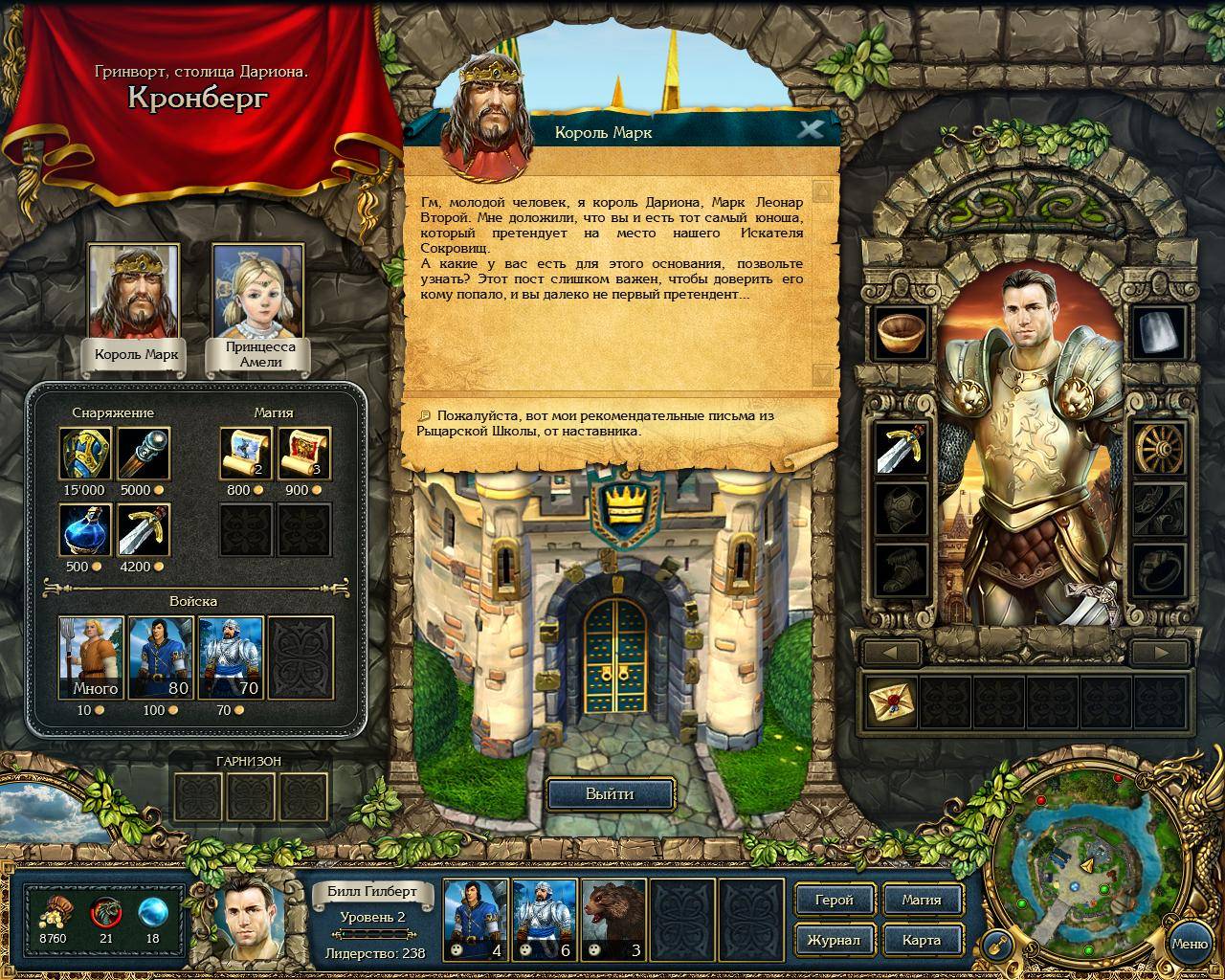Buy the staff priced 5000

(x=144, y=454)
